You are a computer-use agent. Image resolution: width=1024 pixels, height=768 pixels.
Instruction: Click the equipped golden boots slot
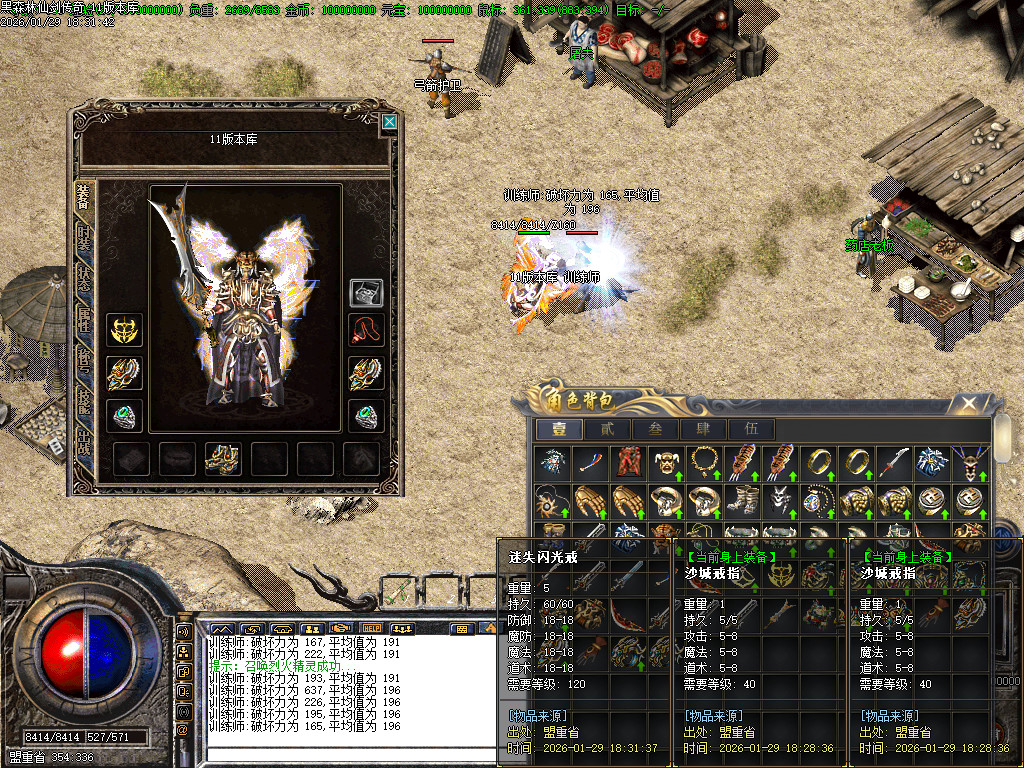[x=222, y=458]
